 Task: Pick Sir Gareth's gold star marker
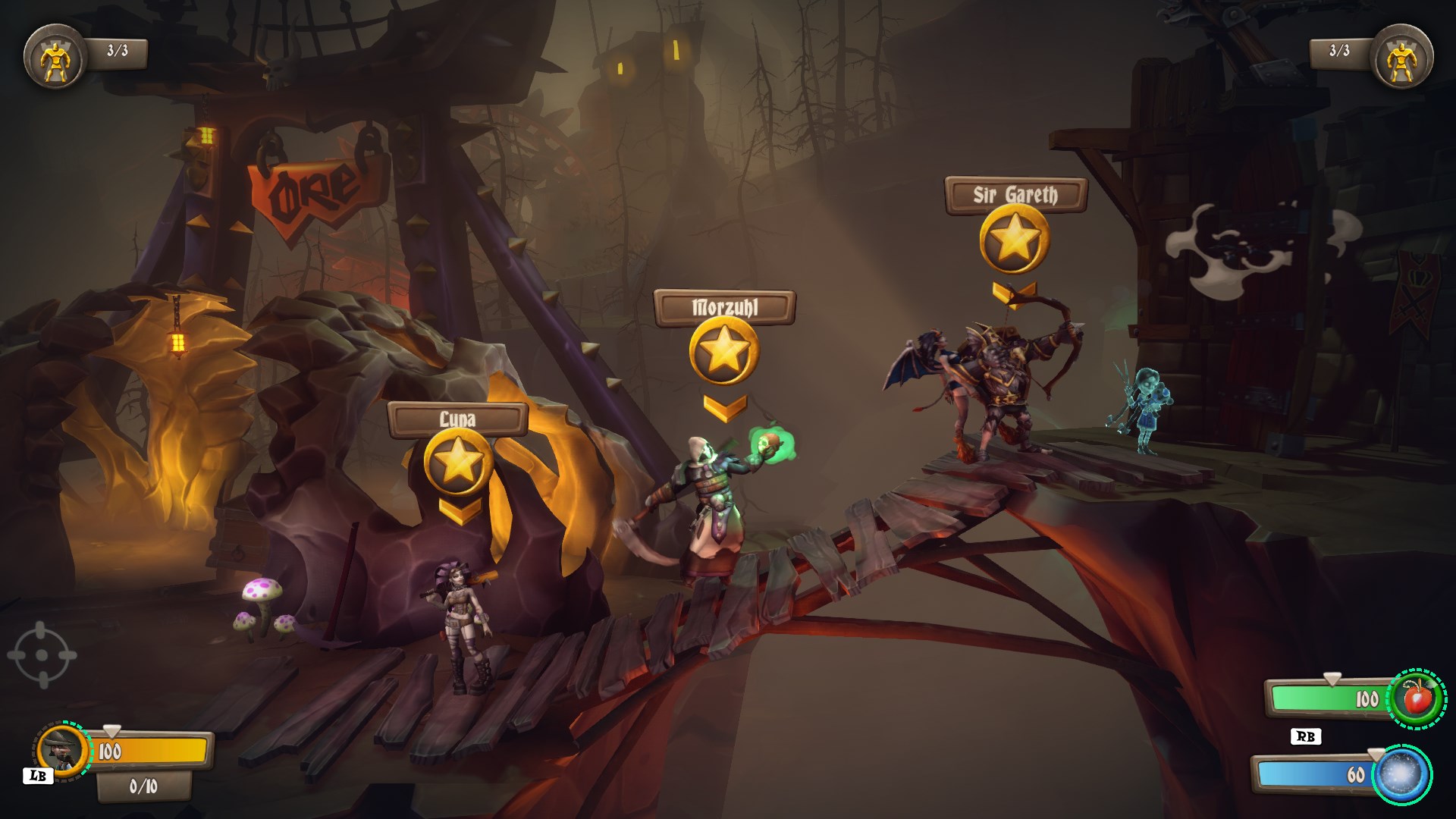click(x=1015, y=238)
